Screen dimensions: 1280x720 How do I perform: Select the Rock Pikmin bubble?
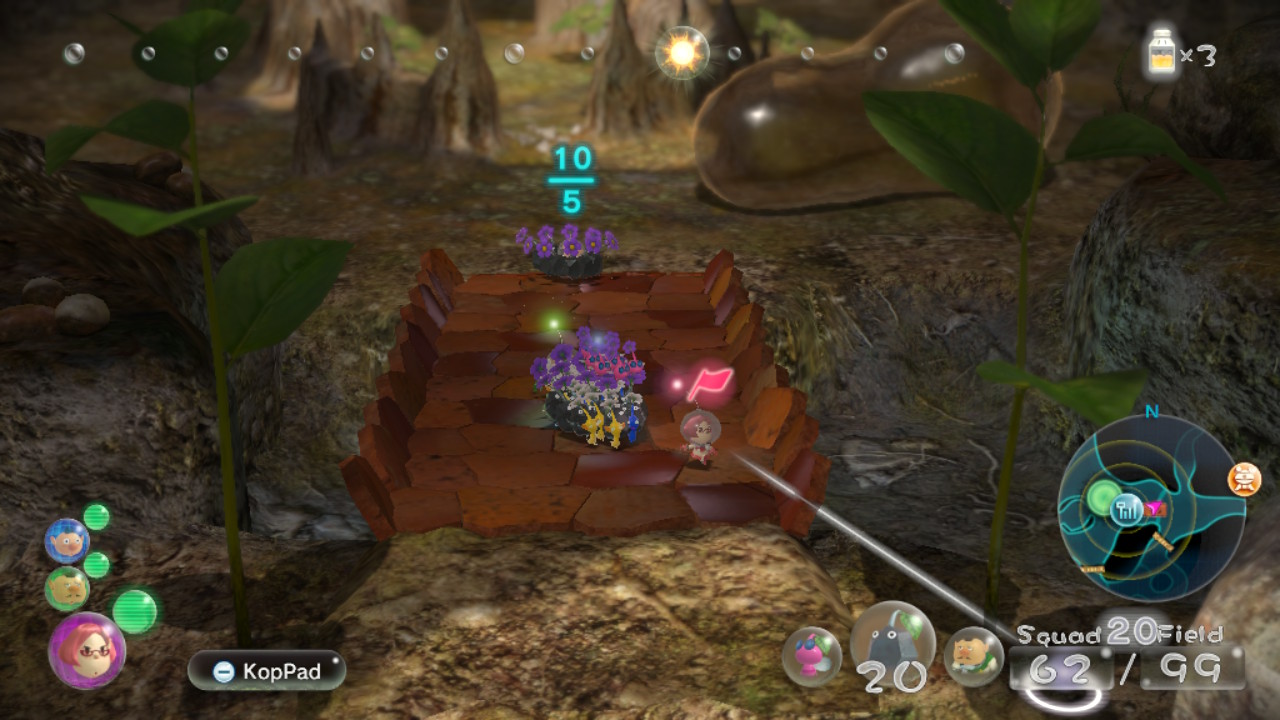892,640
